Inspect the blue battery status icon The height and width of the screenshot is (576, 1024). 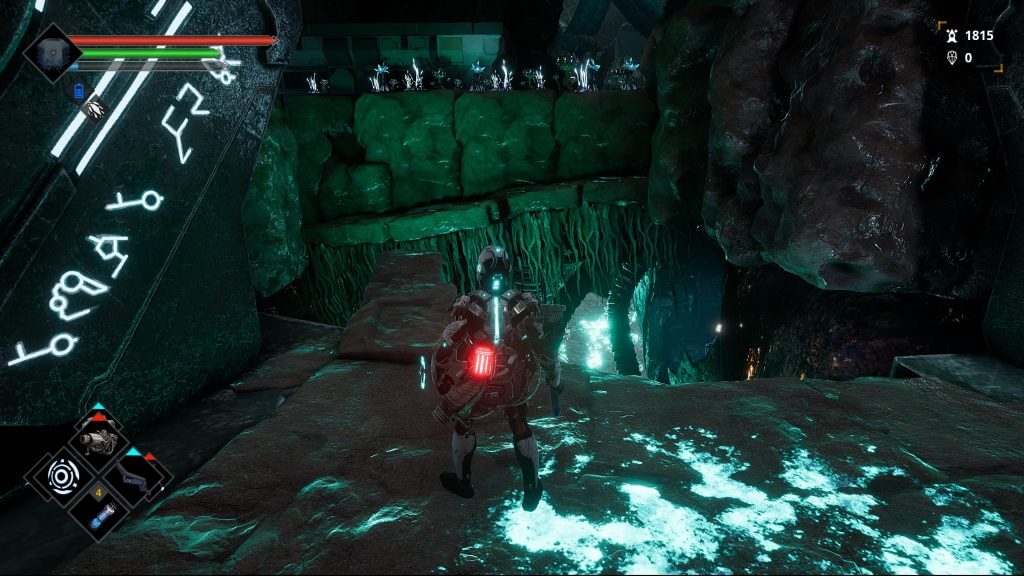coord(80,91)
